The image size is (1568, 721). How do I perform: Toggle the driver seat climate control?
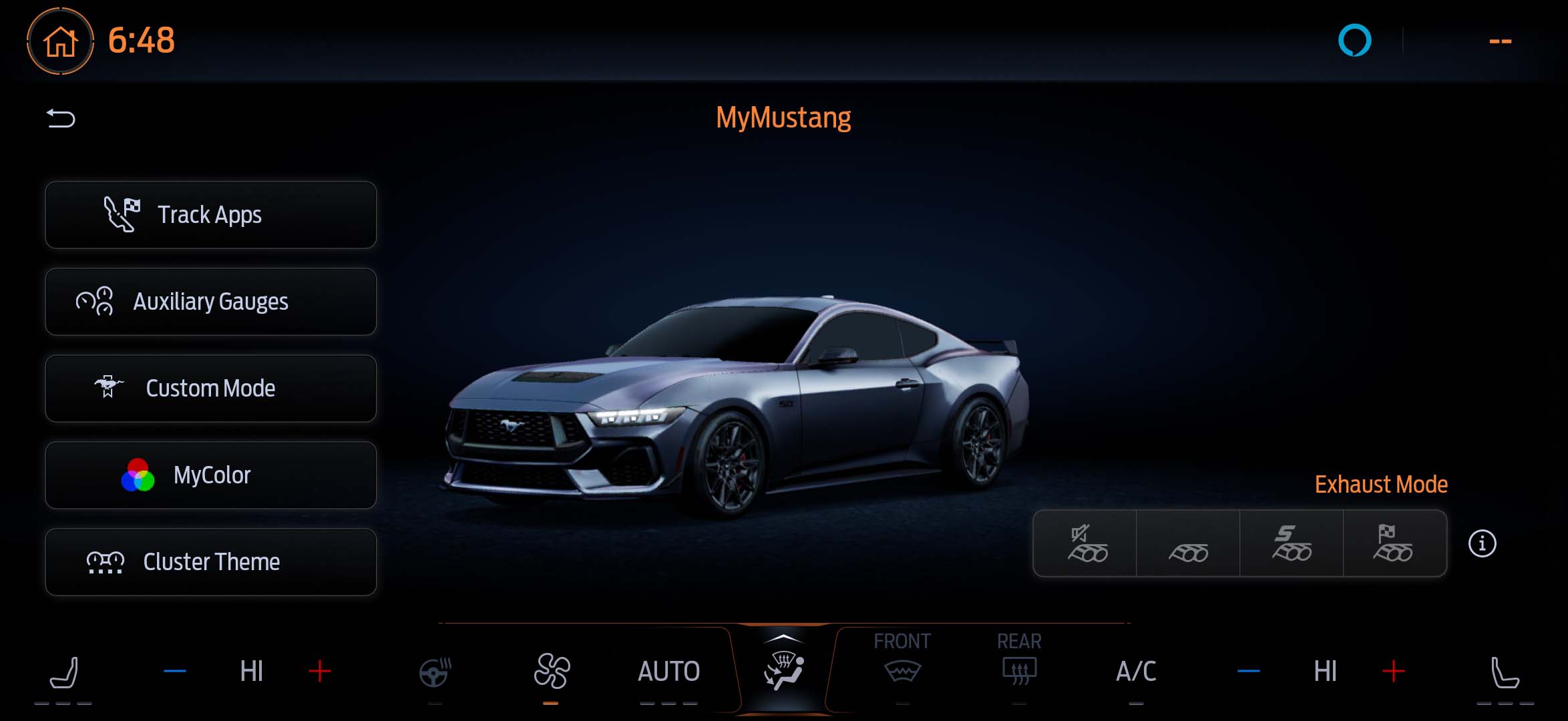coord(64,672)
